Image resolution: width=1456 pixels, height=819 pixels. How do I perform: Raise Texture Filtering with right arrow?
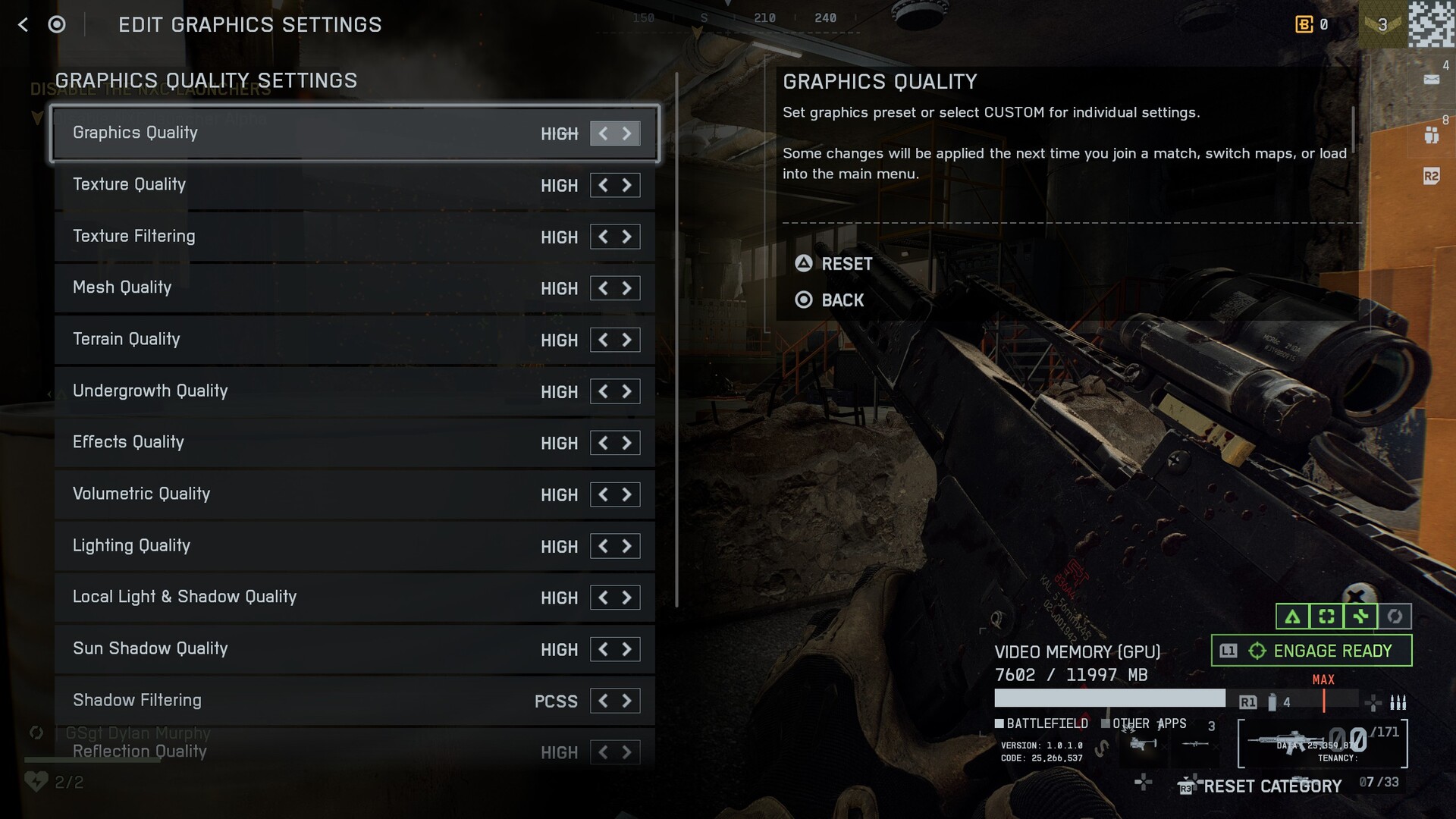point(627,237)
